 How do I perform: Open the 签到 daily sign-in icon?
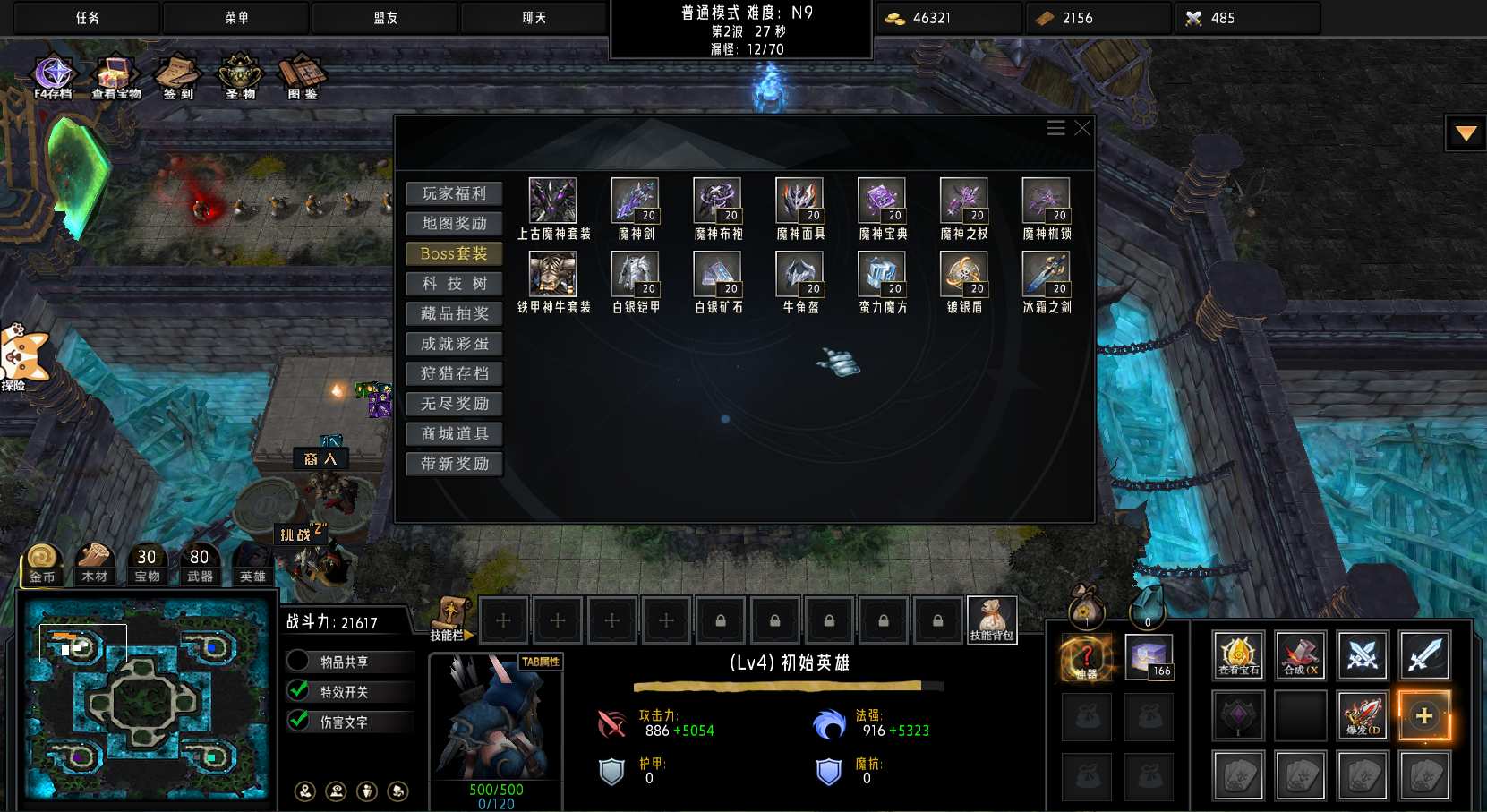(x=178, y=75)
